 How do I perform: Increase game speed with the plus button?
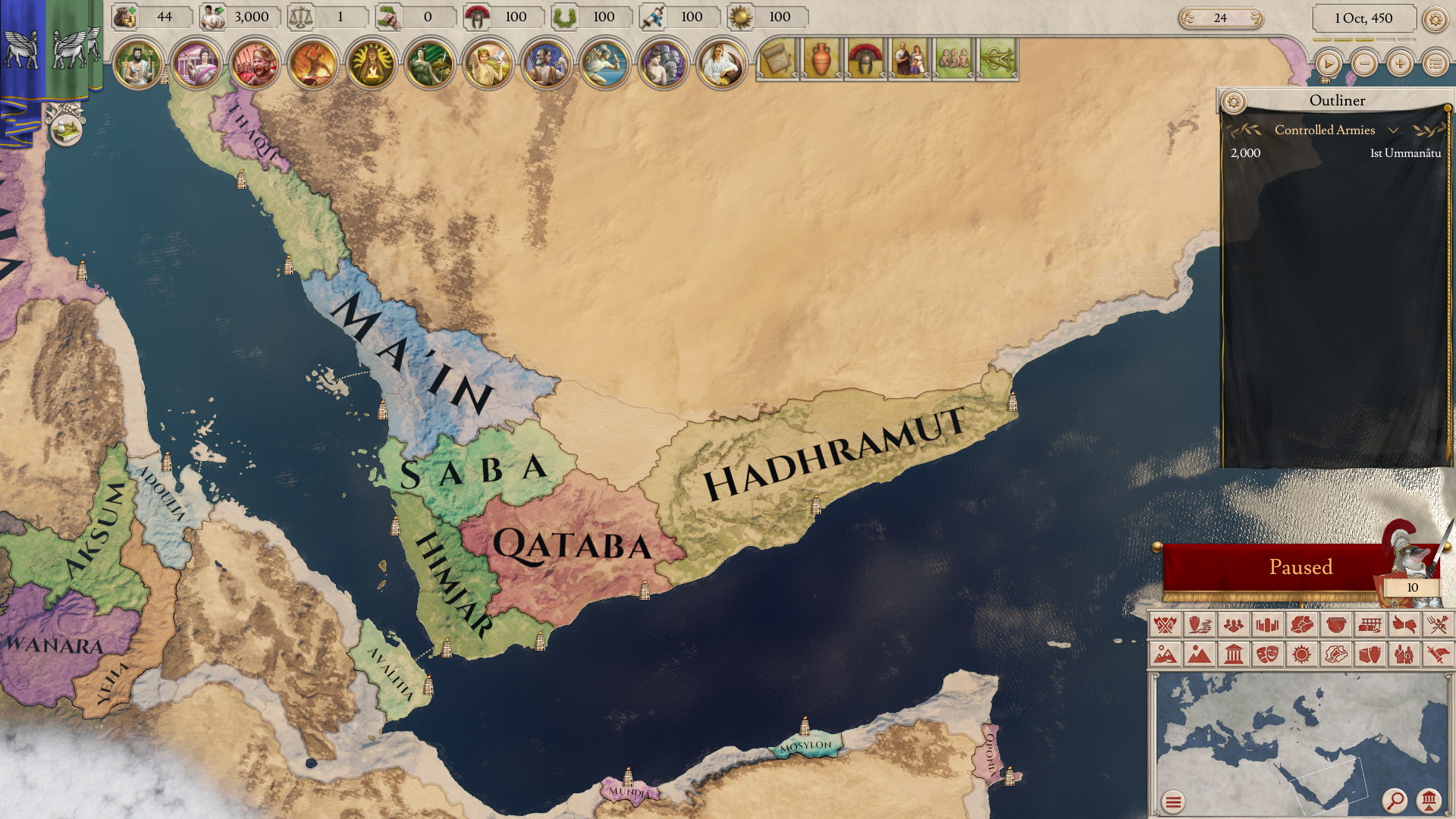click(1399, 64)
